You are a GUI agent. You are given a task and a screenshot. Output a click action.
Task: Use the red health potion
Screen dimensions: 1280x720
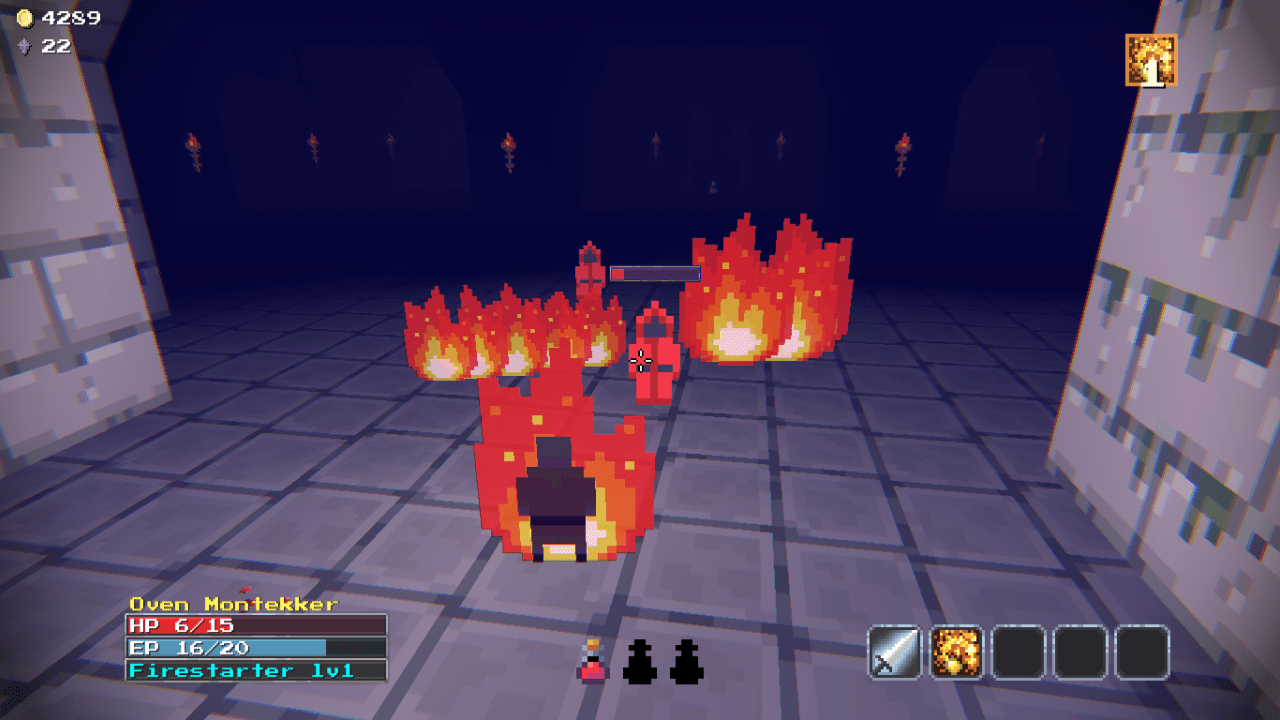(x=593, y=662)
